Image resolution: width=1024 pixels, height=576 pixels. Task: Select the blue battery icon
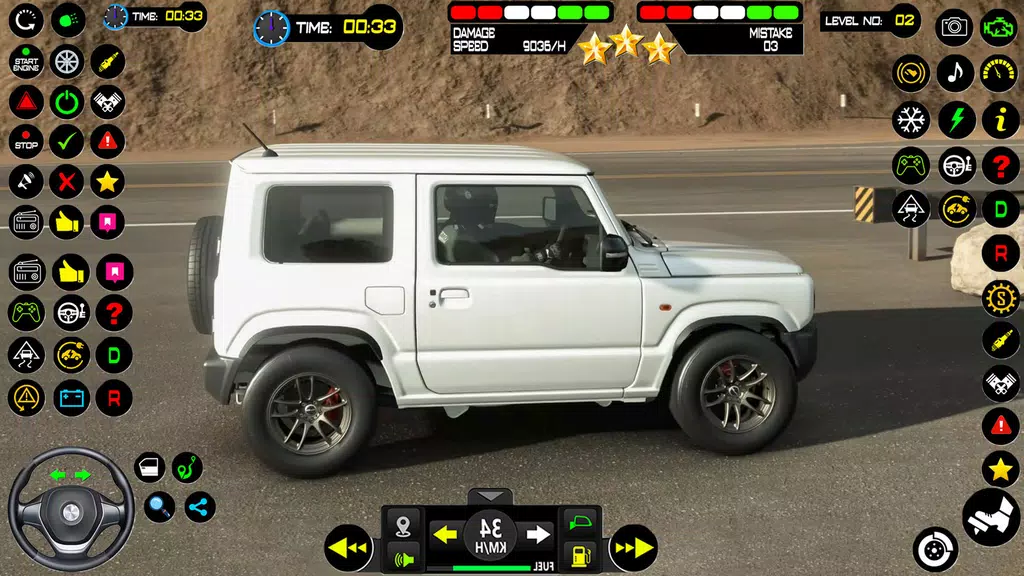pos(69,398)
